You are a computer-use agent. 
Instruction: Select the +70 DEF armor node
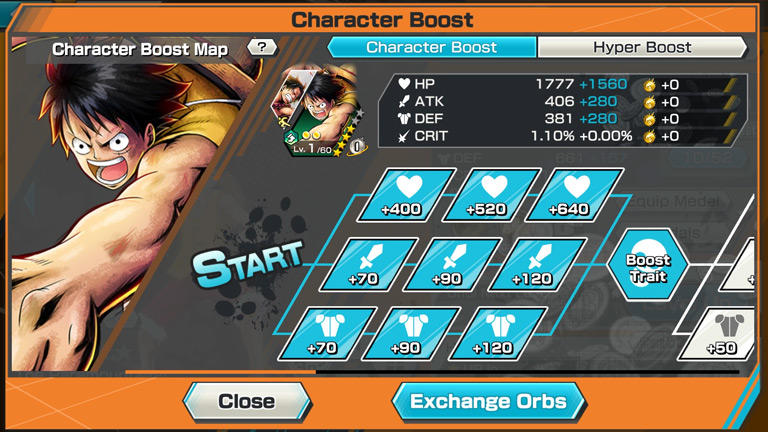pos(322,333)
